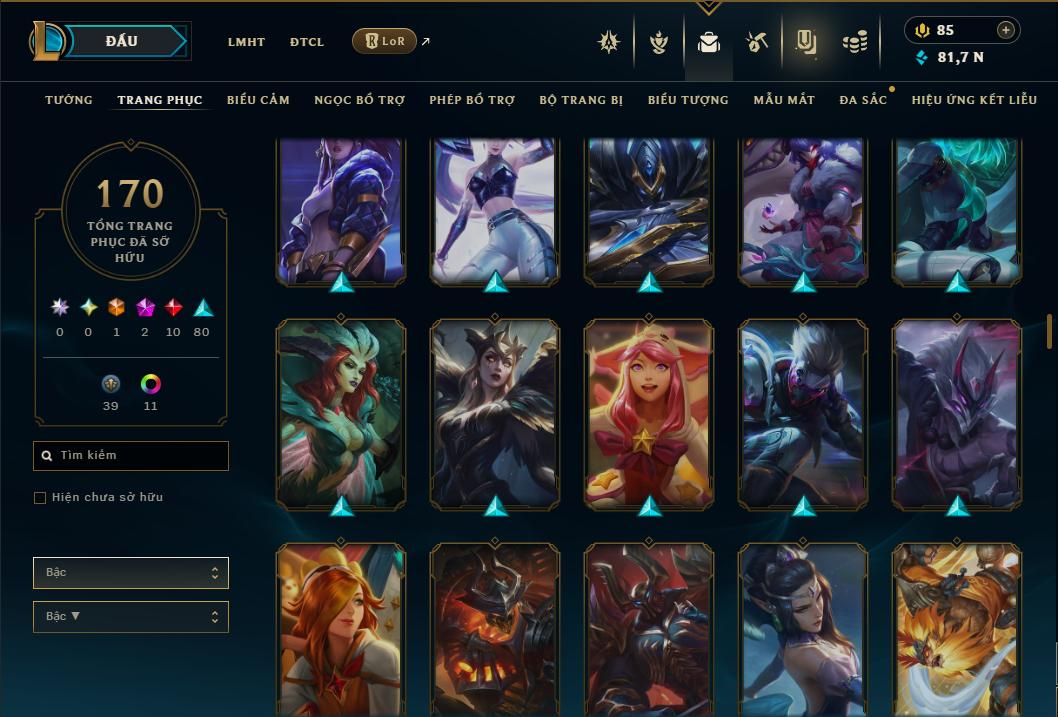
Task: Open the coin stack store icon
Action: [x=854, y=42]
